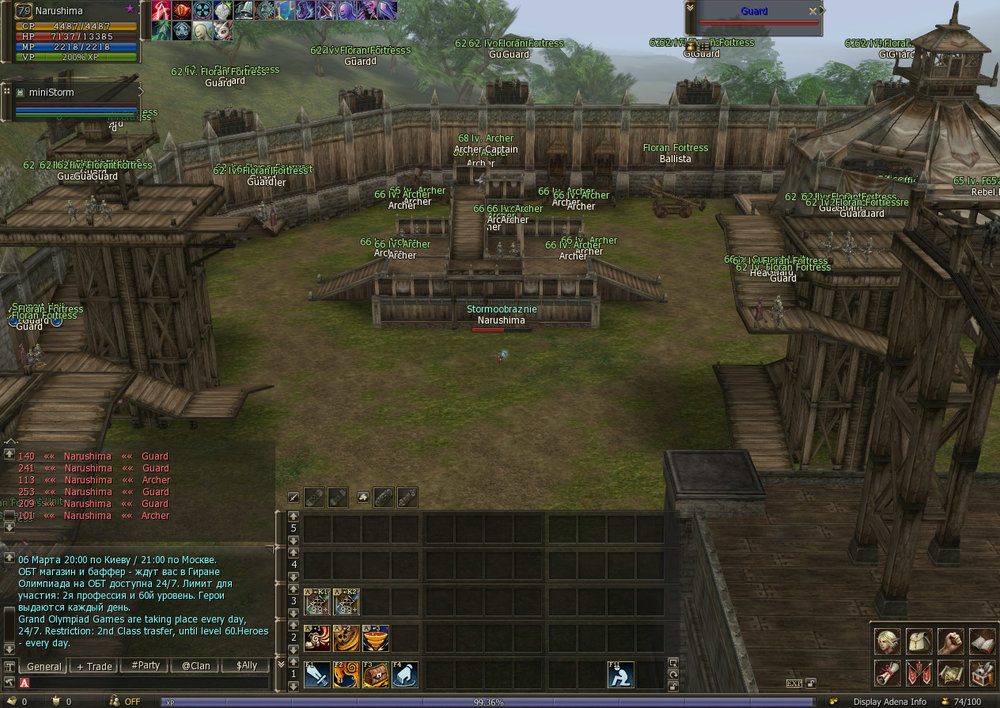Open the system menu chest icon

[x=981, y=672]
